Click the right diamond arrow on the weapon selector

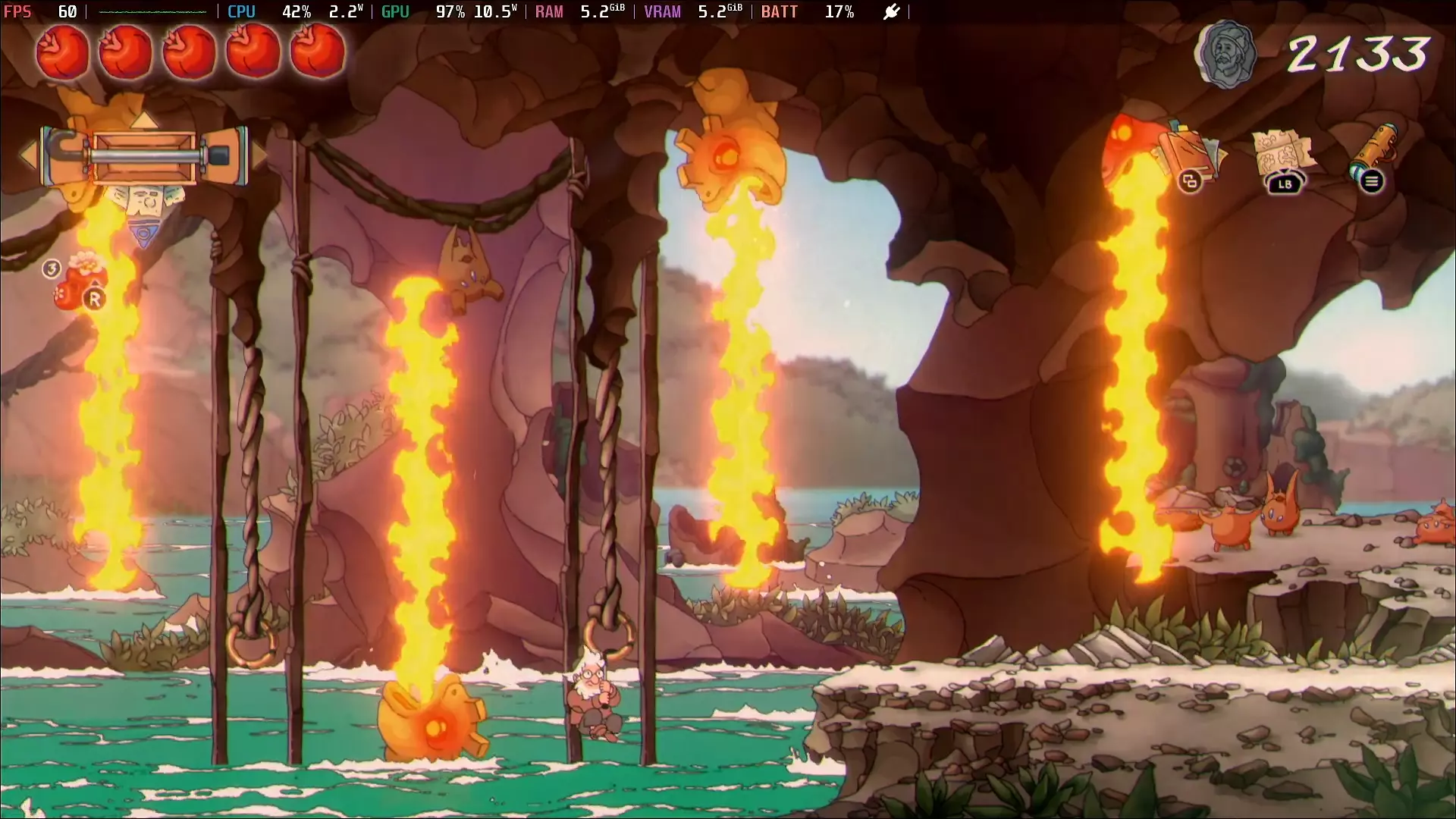tap(260, 156)
